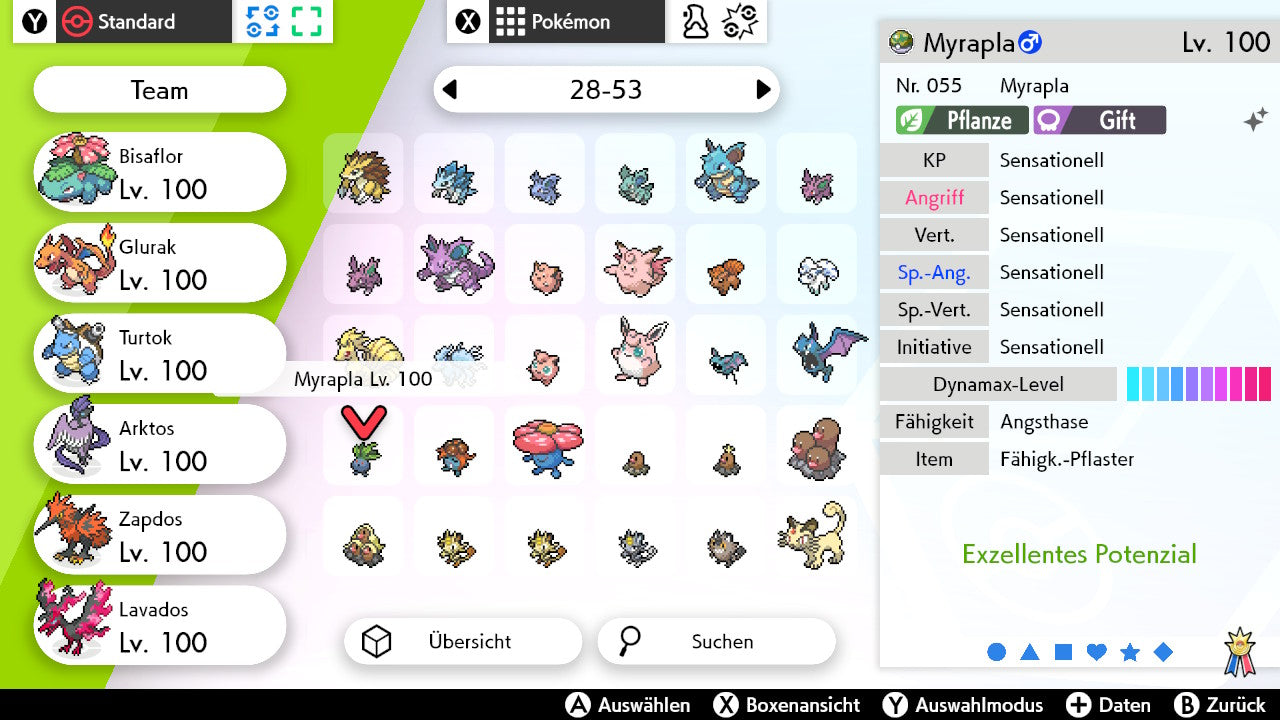Click the cloaked figure icon near the Pokémon tab
This screenshot has width=1280, height=720.
pyautogui.click(x=695, y=21)
